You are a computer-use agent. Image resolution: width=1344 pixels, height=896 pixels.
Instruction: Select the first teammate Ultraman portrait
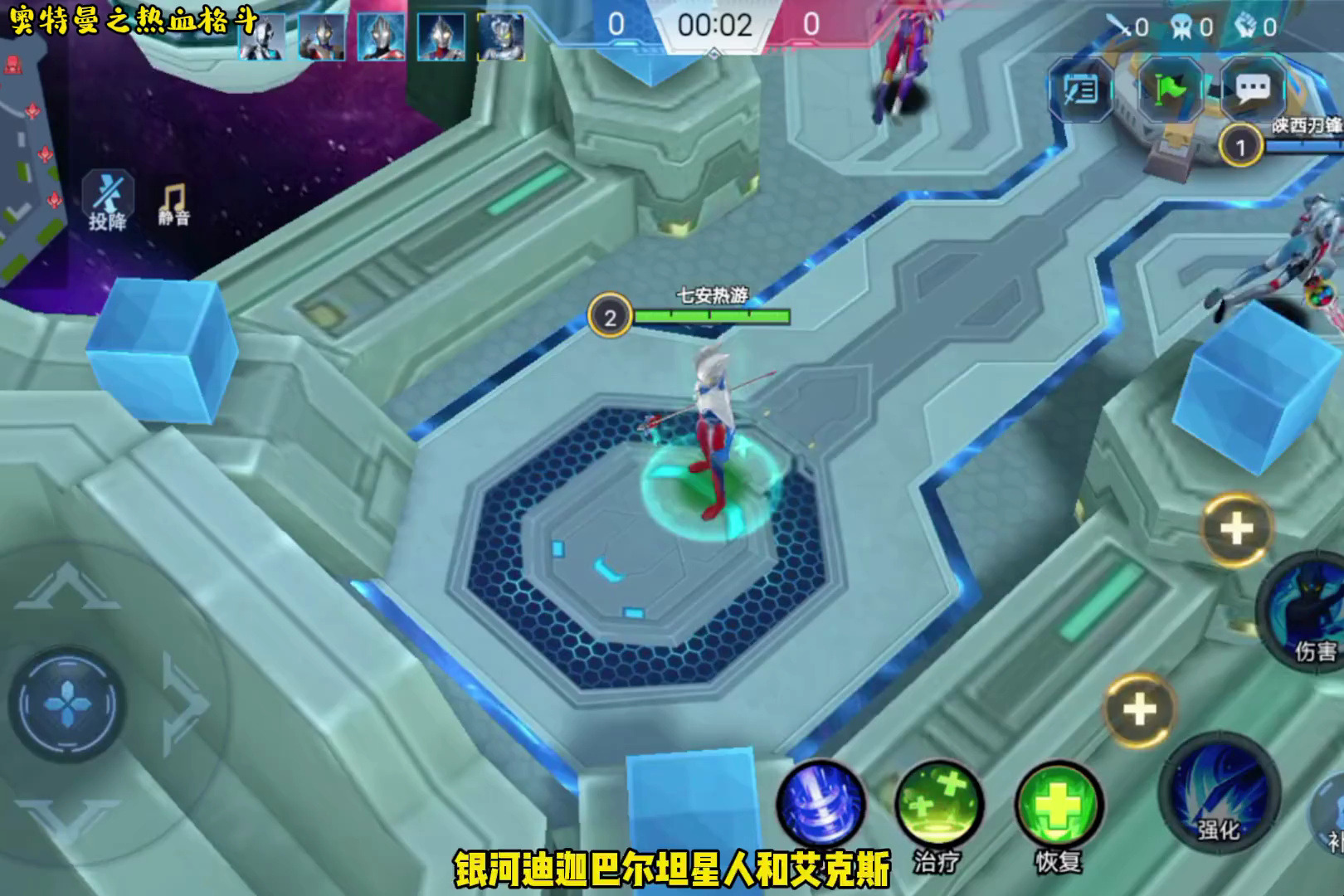[261, 35]
